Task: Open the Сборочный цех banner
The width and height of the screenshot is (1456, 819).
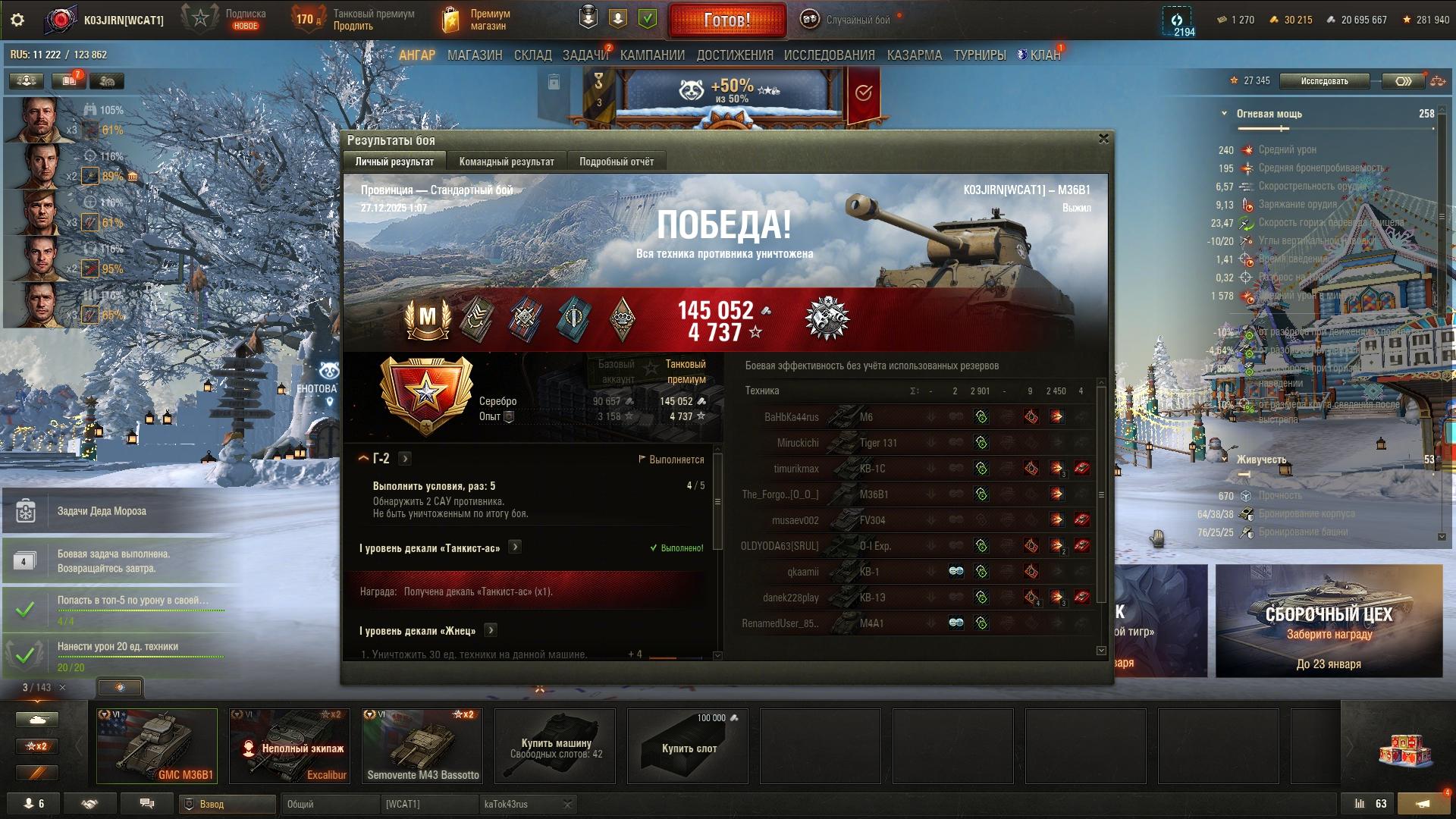Action: 1329,620
